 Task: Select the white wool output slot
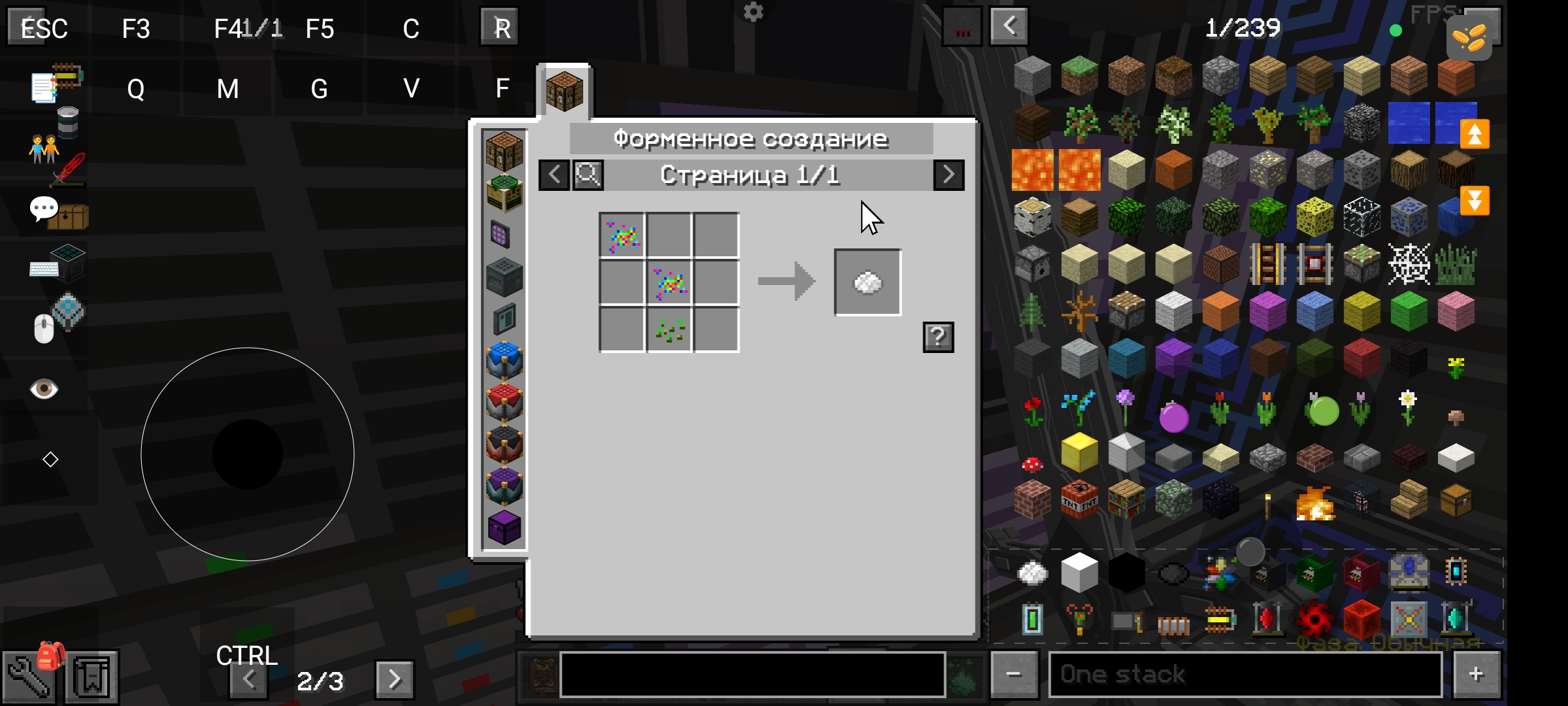(x=867, y=282)
